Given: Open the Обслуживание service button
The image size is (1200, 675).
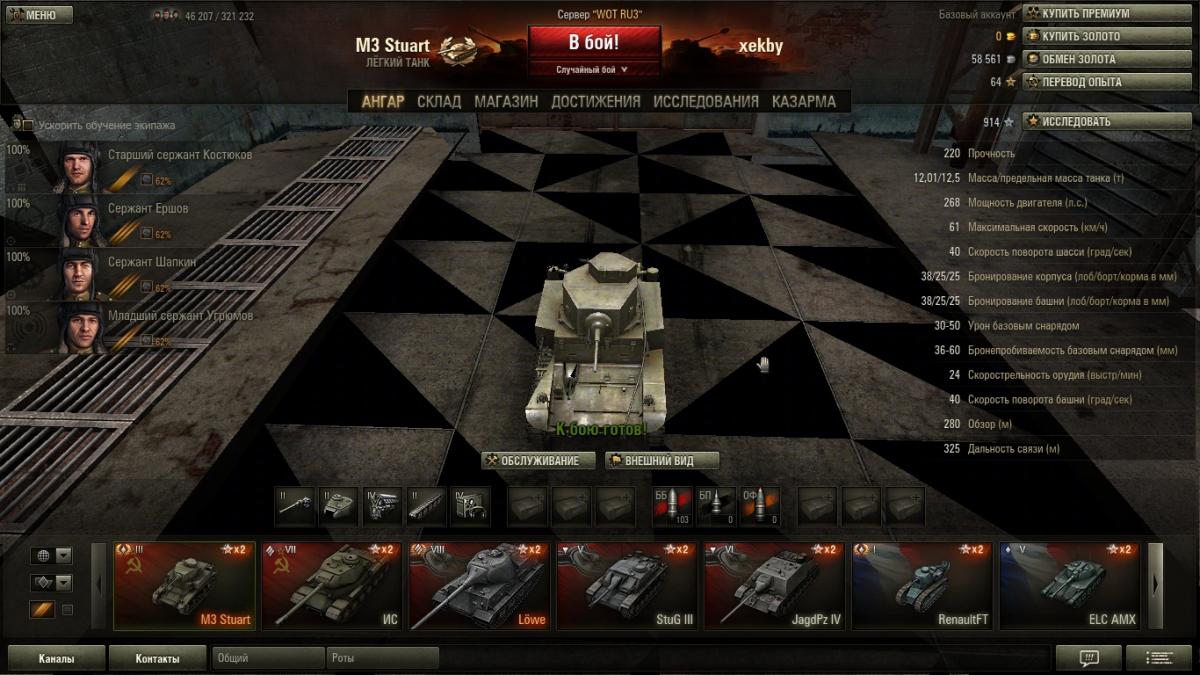Looking at the screenshot, I should point(539,461).
